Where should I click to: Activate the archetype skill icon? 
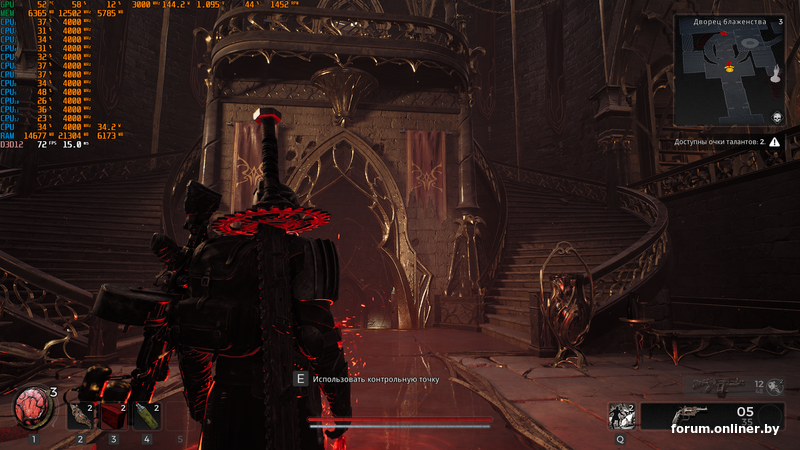click(x=621, y=415)
